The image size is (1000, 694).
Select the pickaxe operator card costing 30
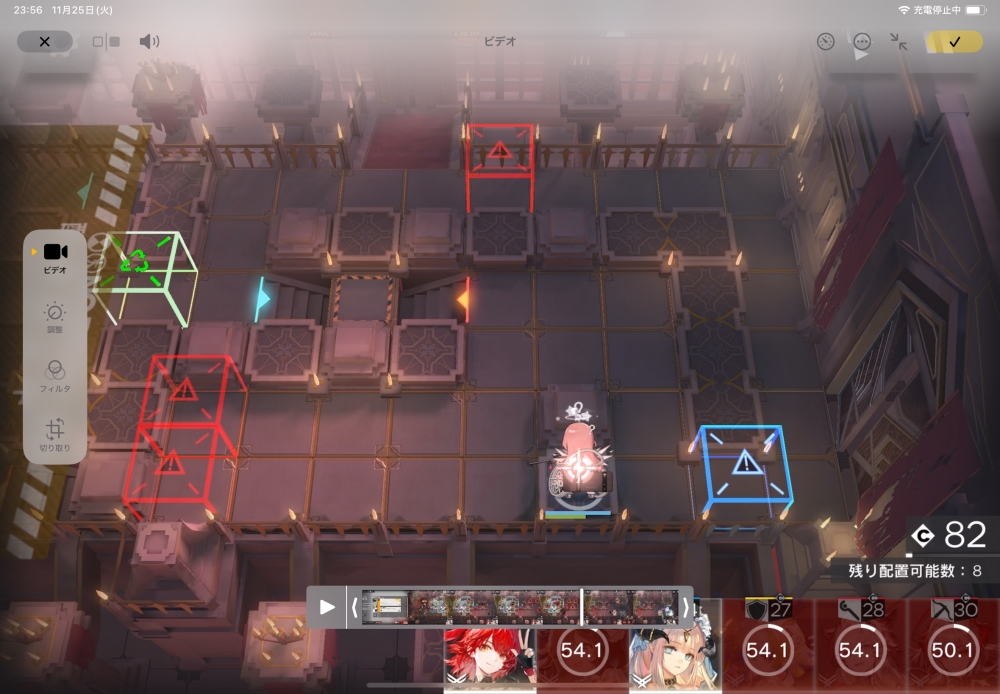click(x=952, y=645)
